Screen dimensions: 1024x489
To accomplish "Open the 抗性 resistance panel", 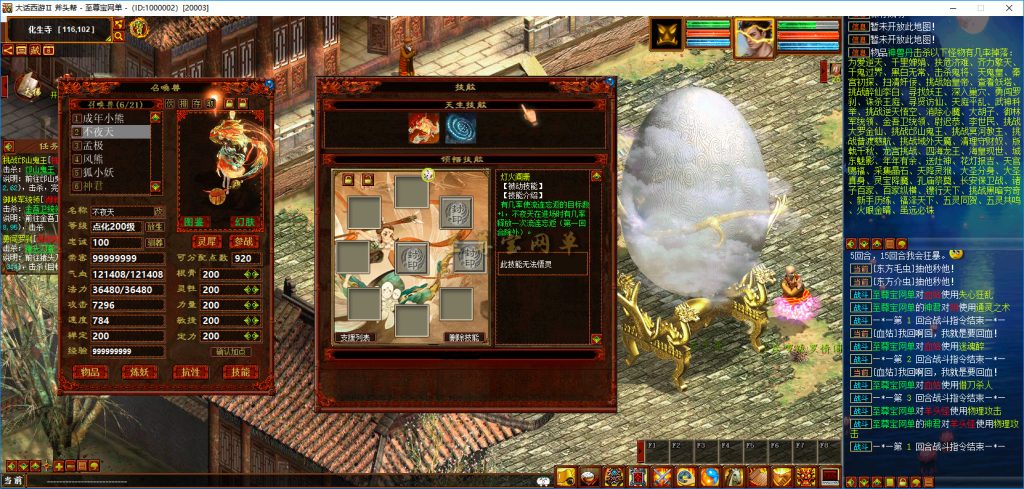I will [x=191, y=372].
